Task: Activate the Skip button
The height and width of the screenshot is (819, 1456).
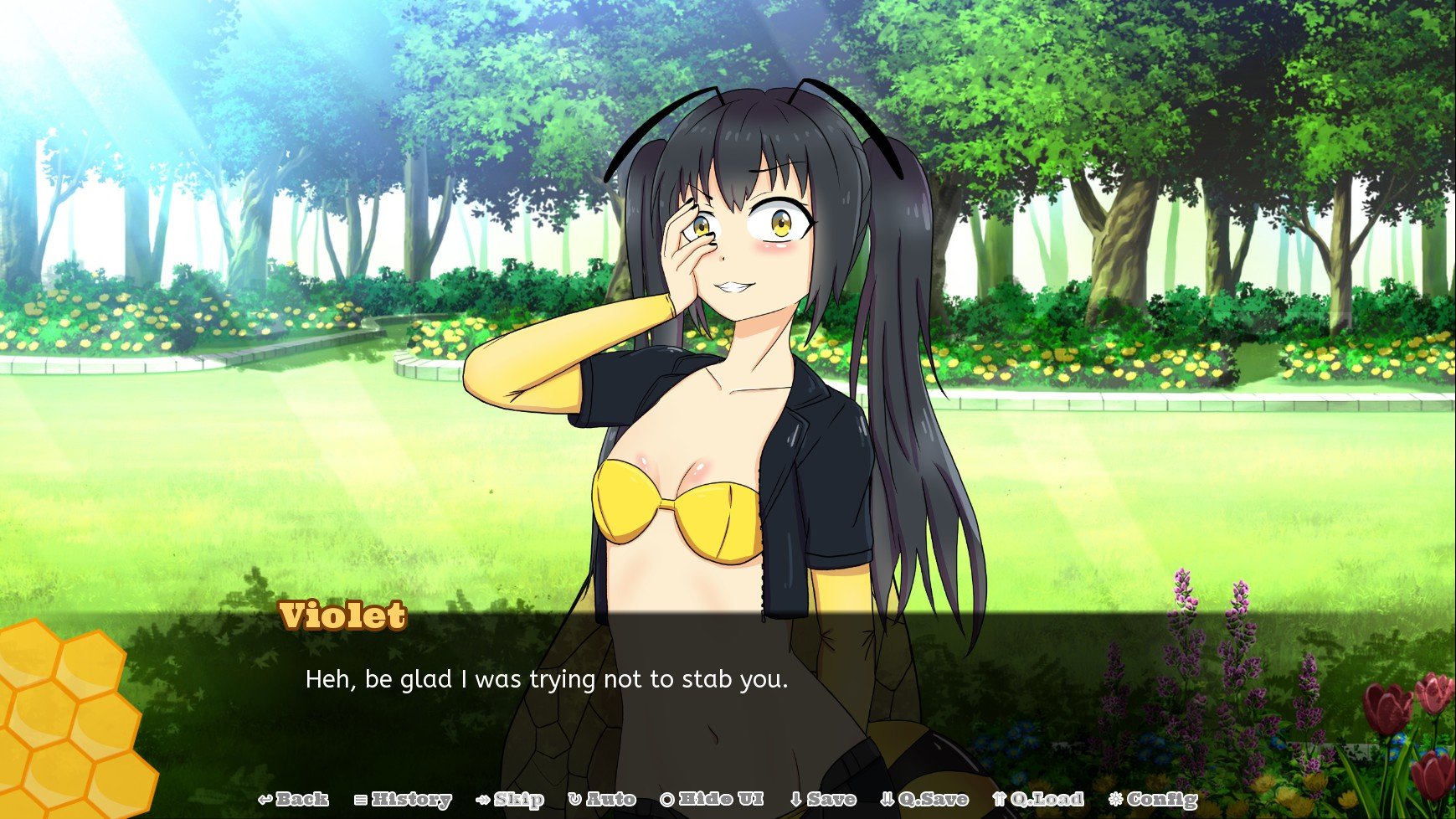Action: point(510,799)
